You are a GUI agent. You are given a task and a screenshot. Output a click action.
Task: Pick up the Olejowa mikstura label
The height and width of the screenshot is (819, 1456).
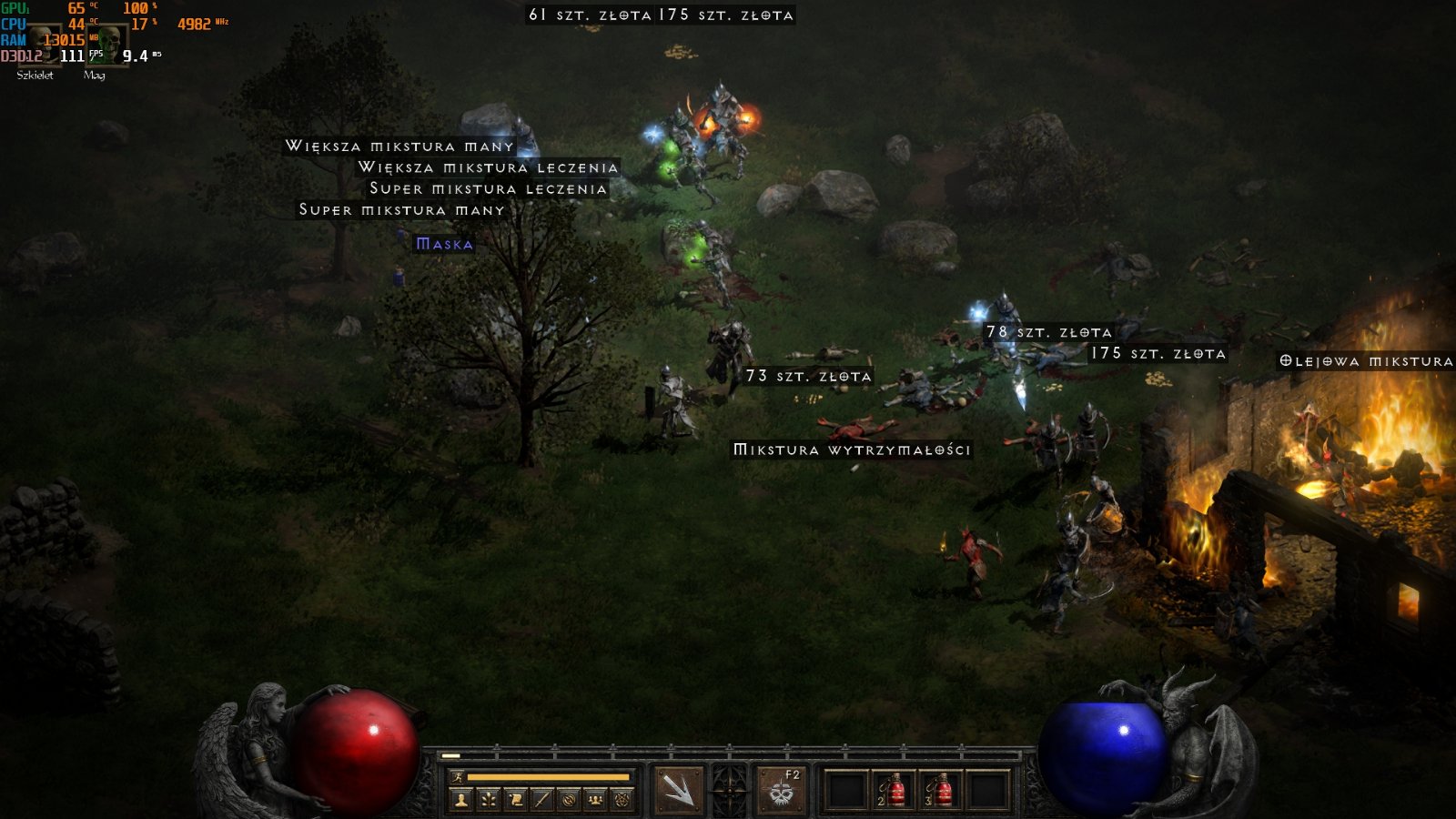(1365, 361)
